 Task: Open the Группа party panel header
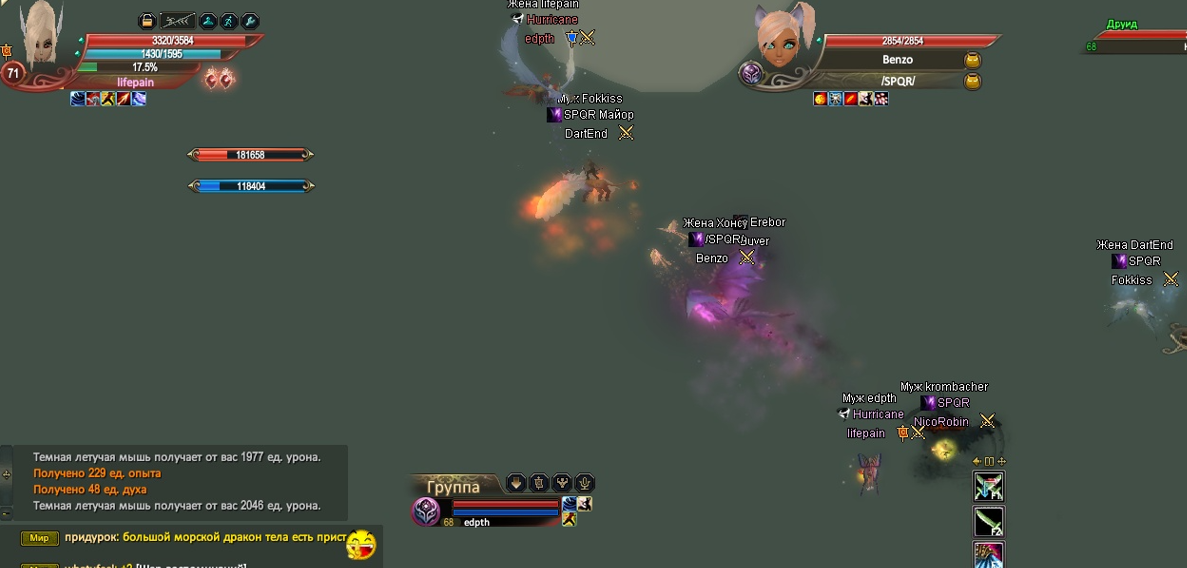pyautogui.click(x=453, y=487)
